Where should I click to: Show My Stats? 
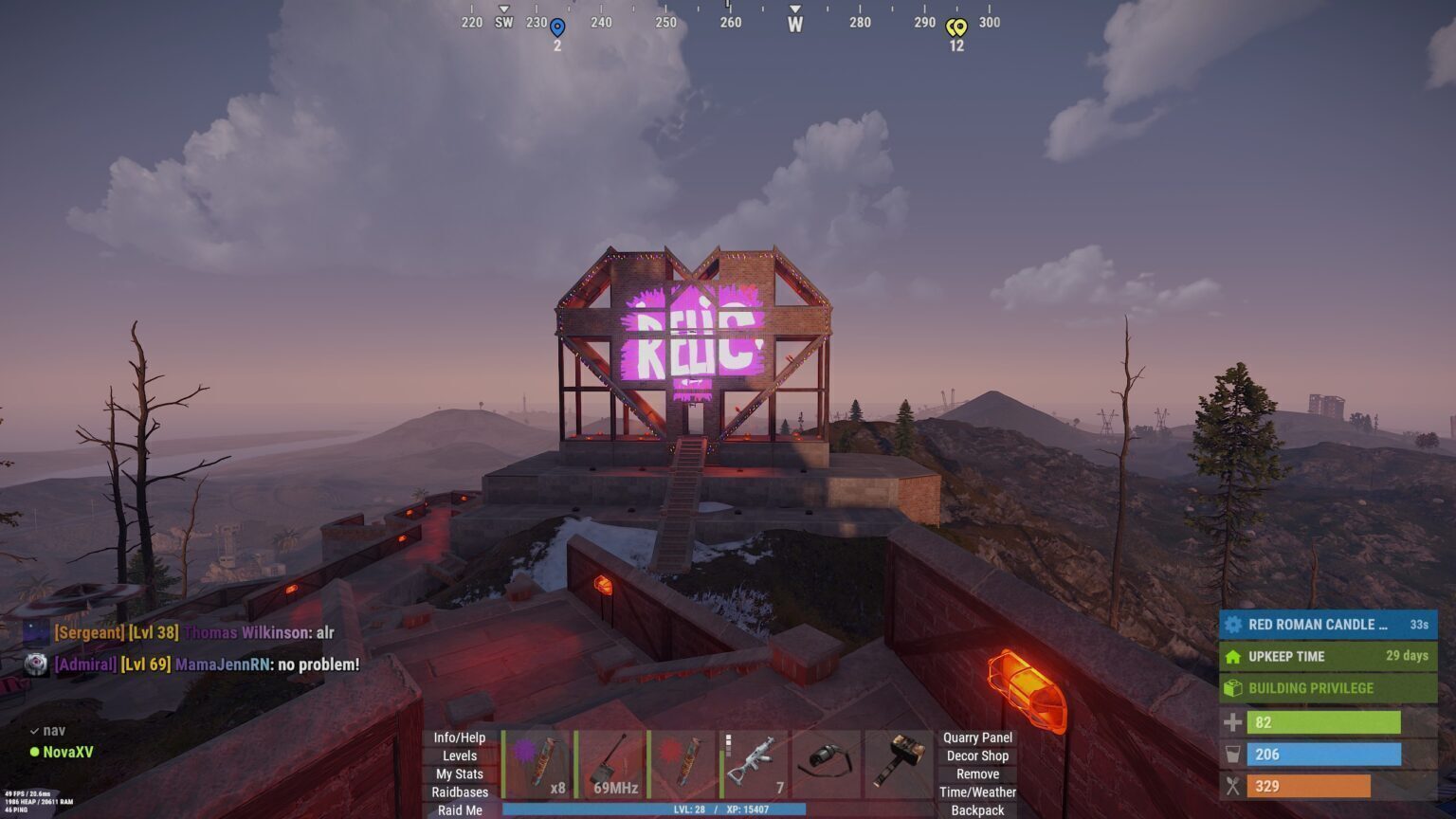(460, 773)
